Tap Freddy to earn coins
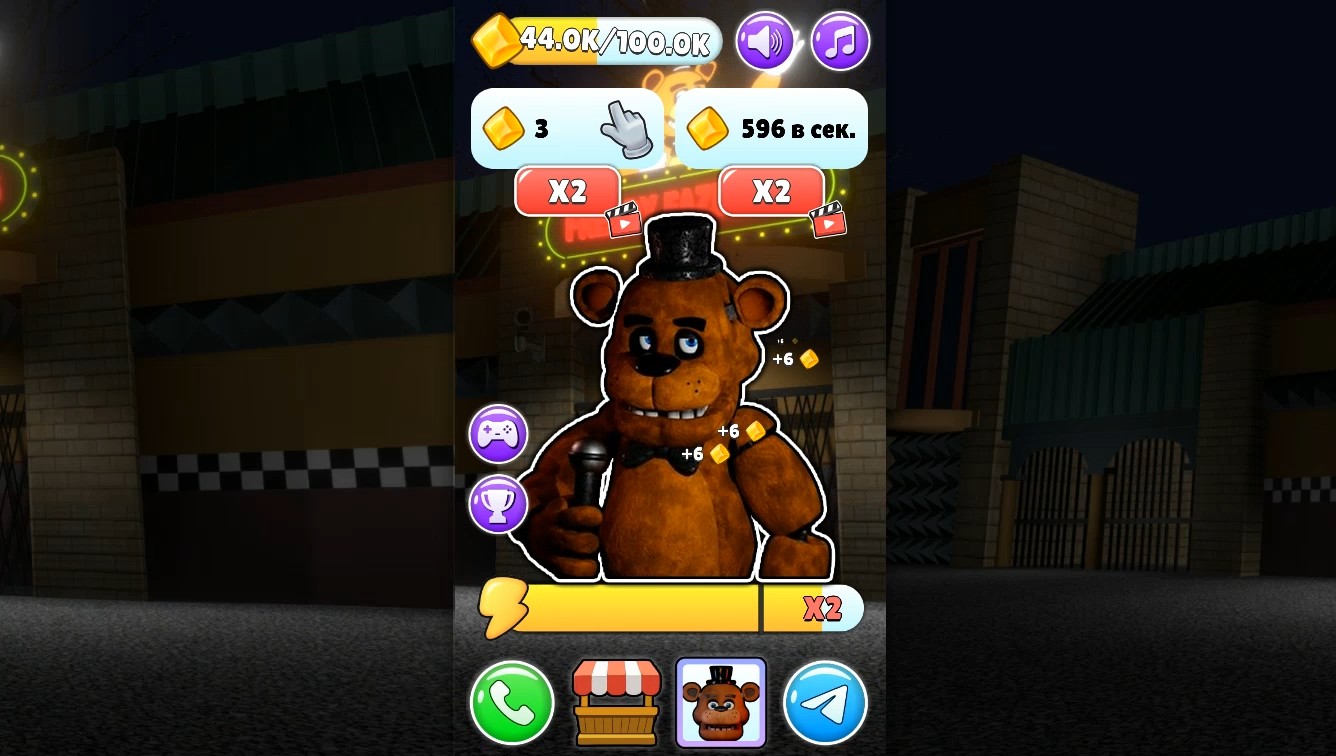 [x=690, y=420]
